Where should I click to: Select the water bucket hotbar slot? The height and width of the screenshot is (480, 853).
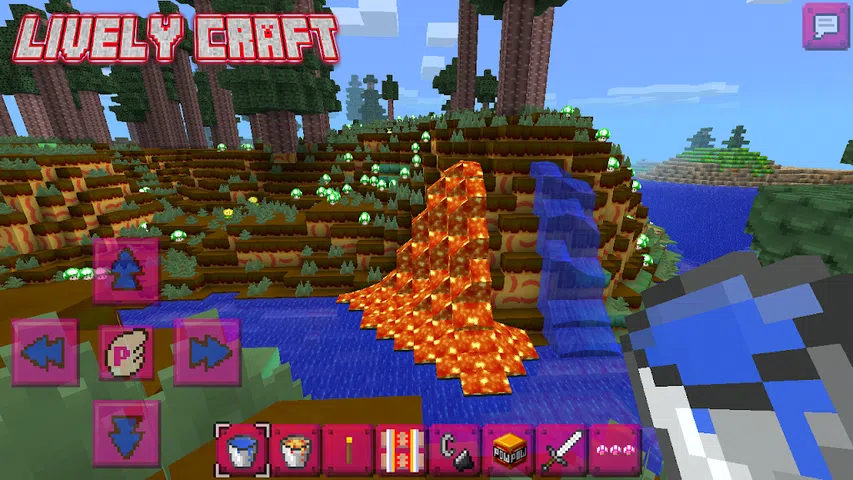(x=241, y=450)
